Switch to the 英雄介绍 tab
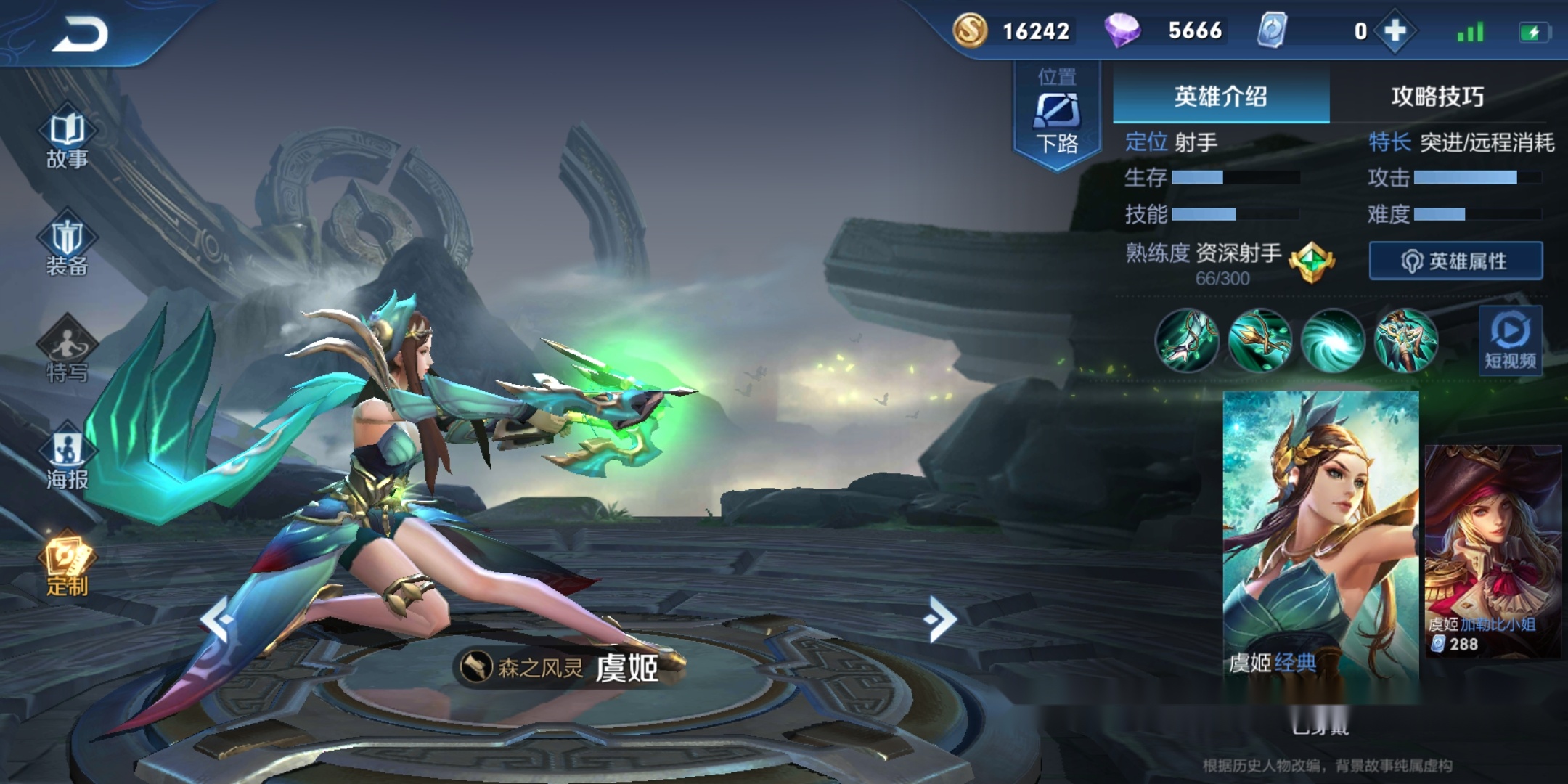This screenshot has width=1568, height=784. tap(1221, 96)
